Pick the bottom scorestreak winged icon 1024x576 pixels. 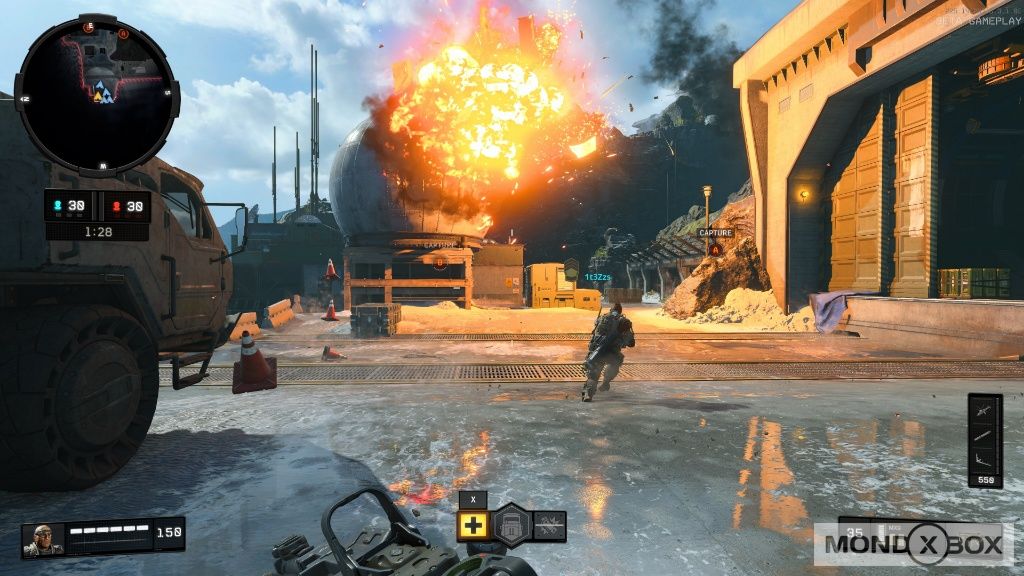click(984, 459)
